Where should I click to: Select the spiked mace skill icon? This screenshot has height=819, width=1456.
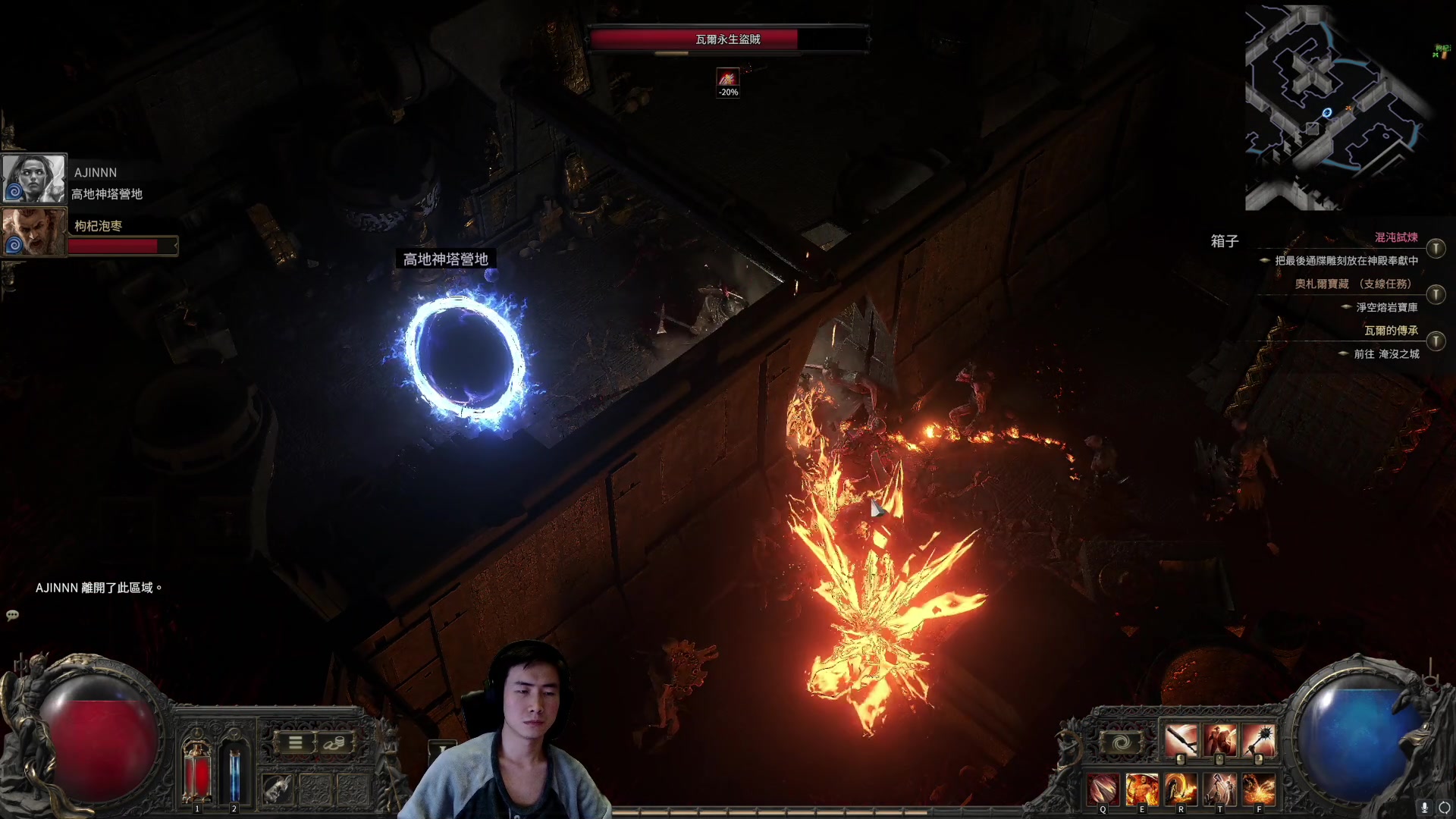coord(1259,741)
